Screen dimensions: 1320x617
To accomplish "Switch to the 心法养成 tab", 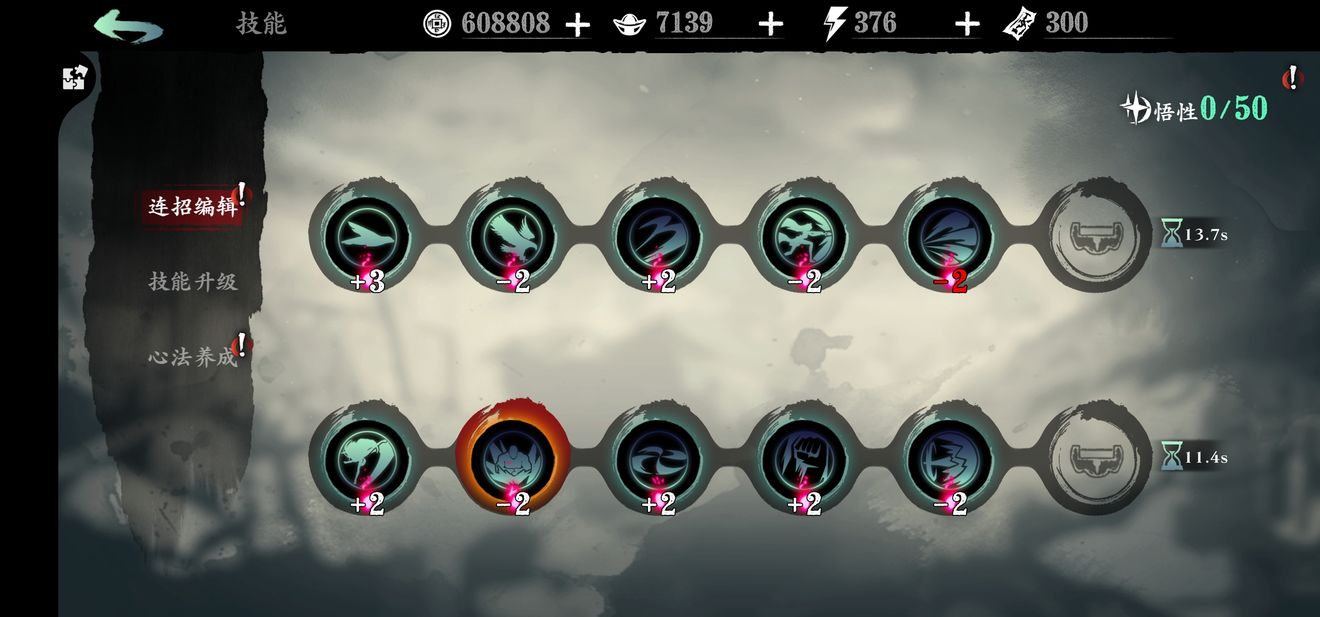I will point(193,356).
